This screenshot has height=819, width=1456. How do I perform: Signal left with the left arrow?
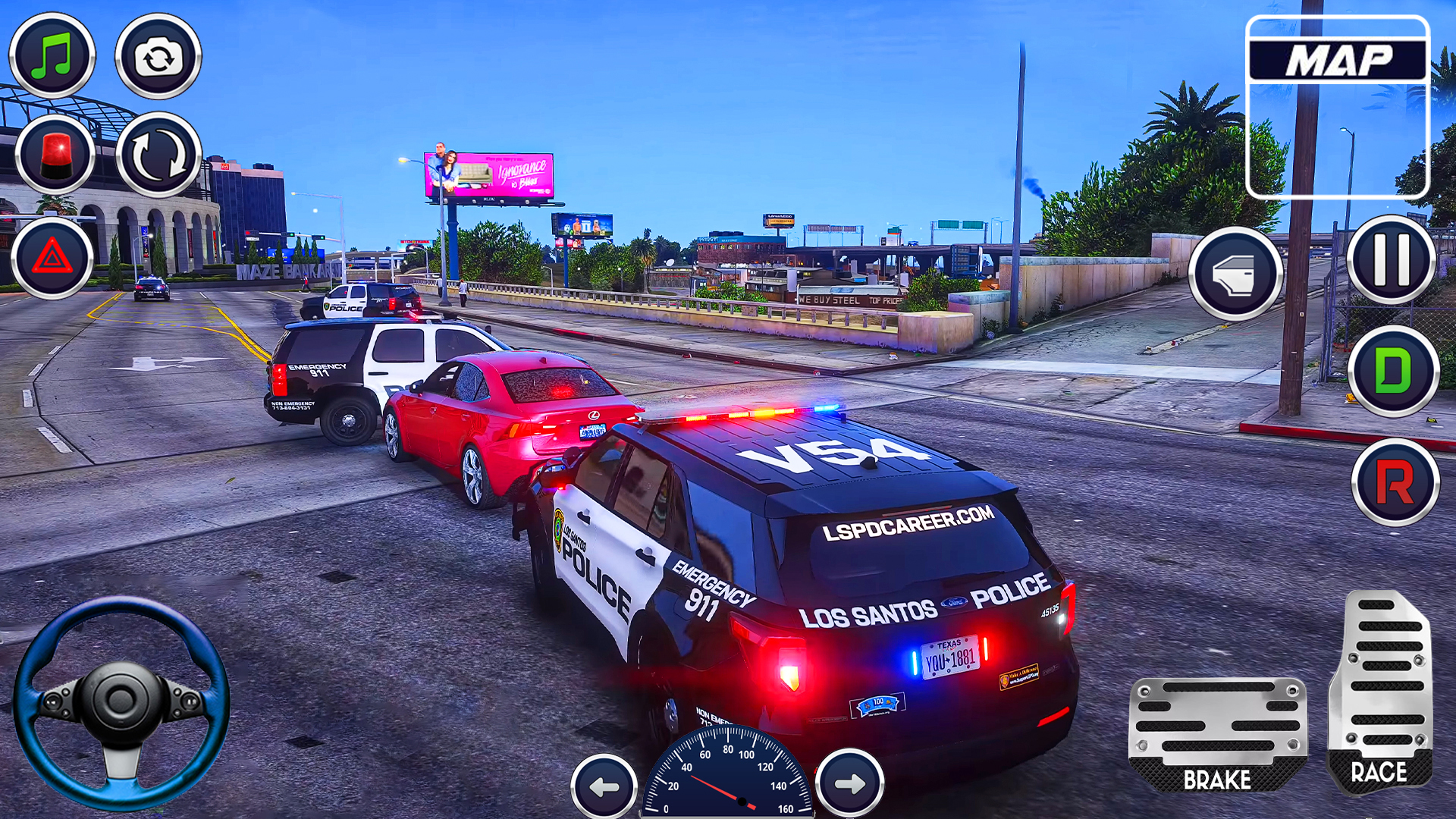click(604, 786)
